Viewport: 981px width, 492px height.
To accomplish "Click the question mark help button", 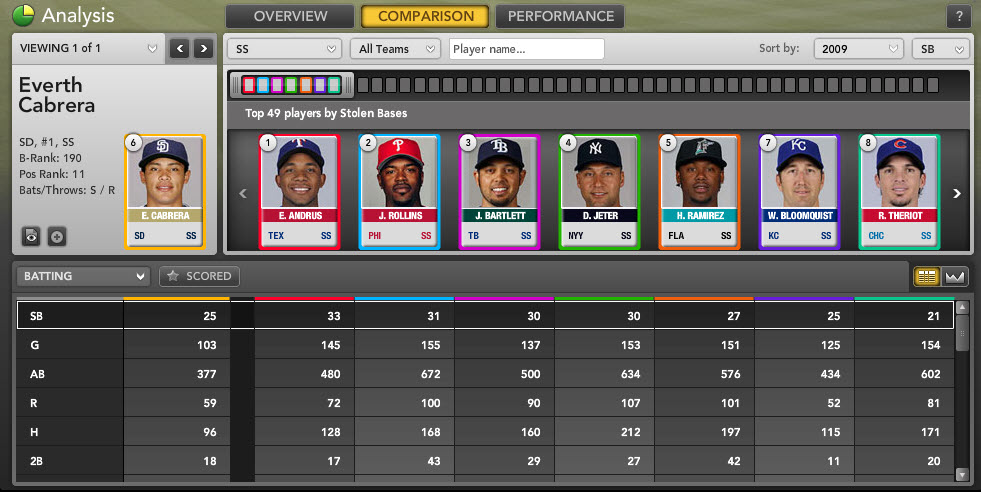I will click(958, 17).
